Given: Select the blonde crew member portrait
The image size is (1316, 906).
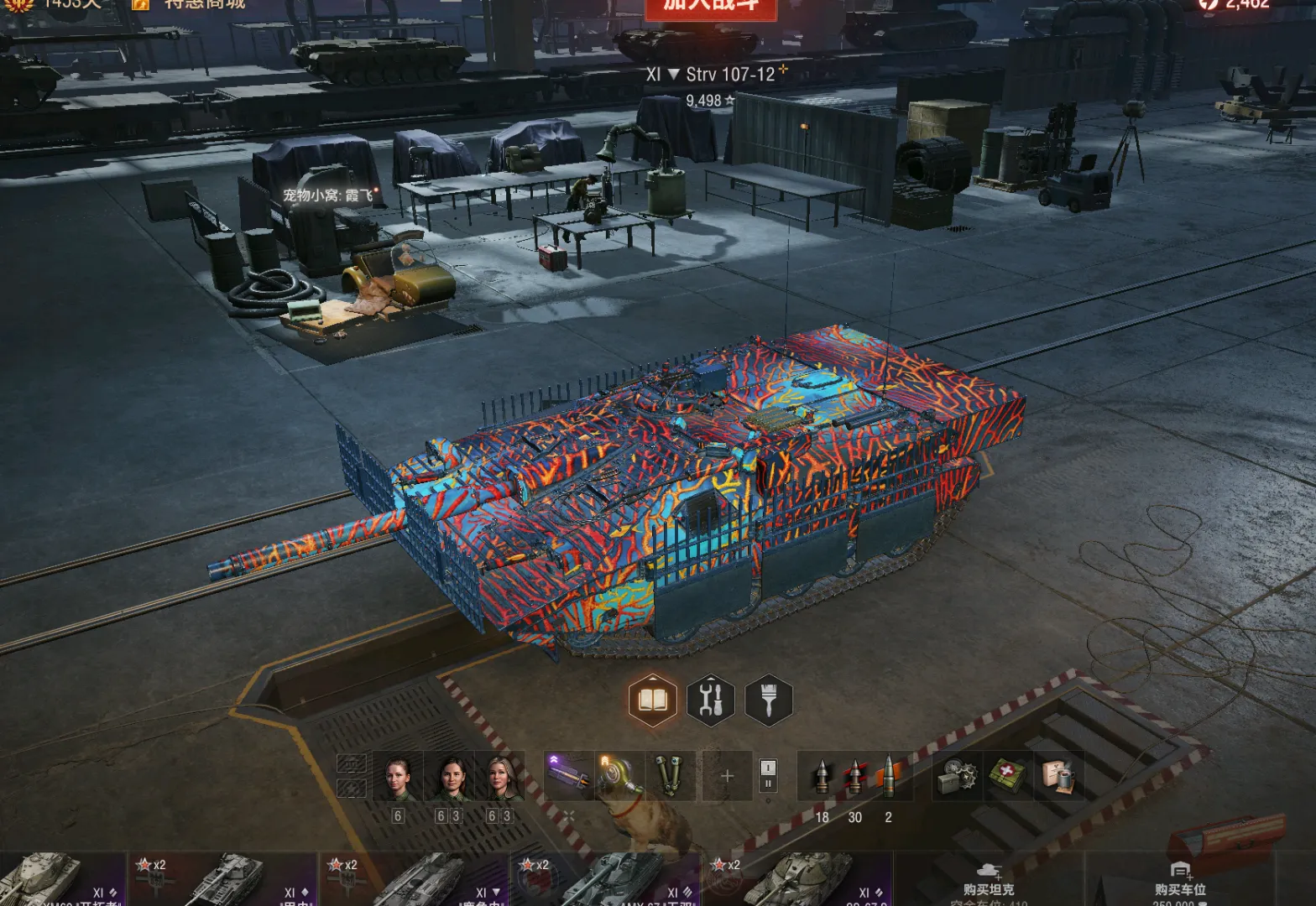Looking at the screenshot, I should pyautogui.click(x=500, y=778).
